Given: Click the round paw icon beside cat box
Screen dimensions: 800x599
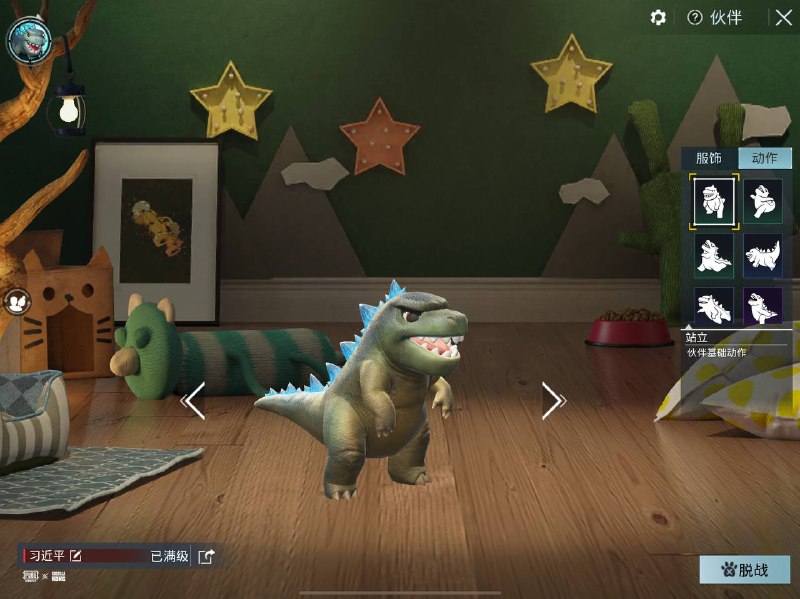Looking at the screenshot, I should [x=17, y=299].
